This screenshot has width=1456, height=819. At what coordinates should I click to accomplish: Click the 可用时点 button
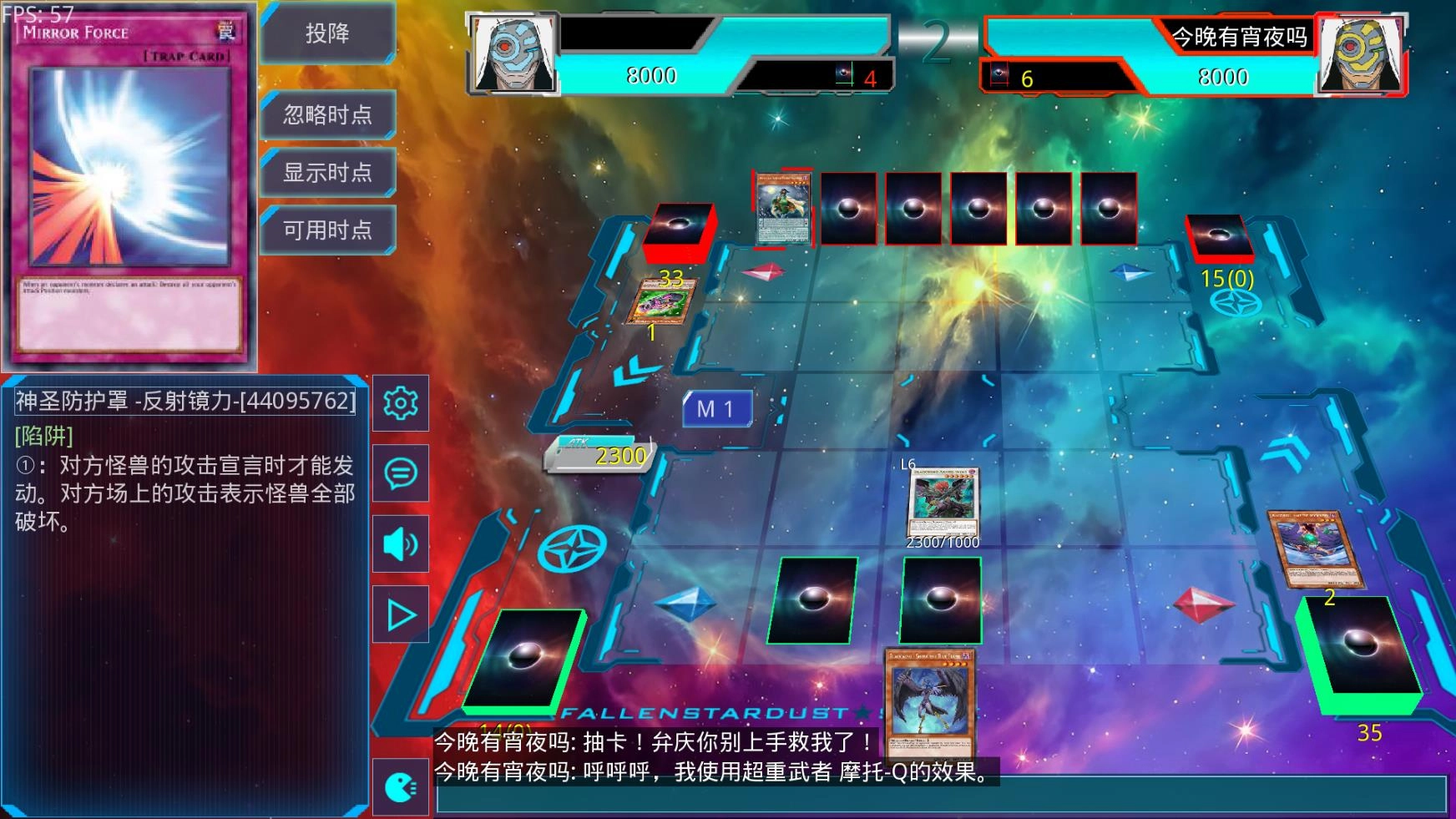click(x=327, y=229)
